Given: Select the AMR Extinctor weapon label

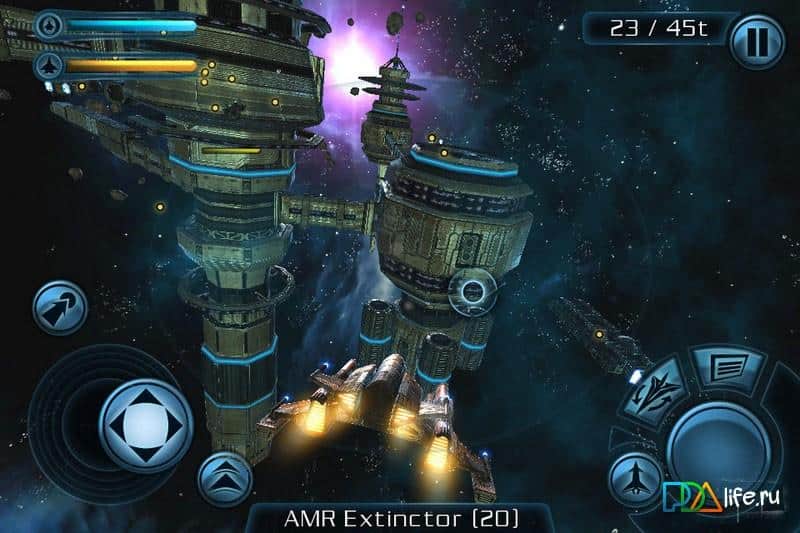Looking at the screenshot, I should tap(400, 518).
